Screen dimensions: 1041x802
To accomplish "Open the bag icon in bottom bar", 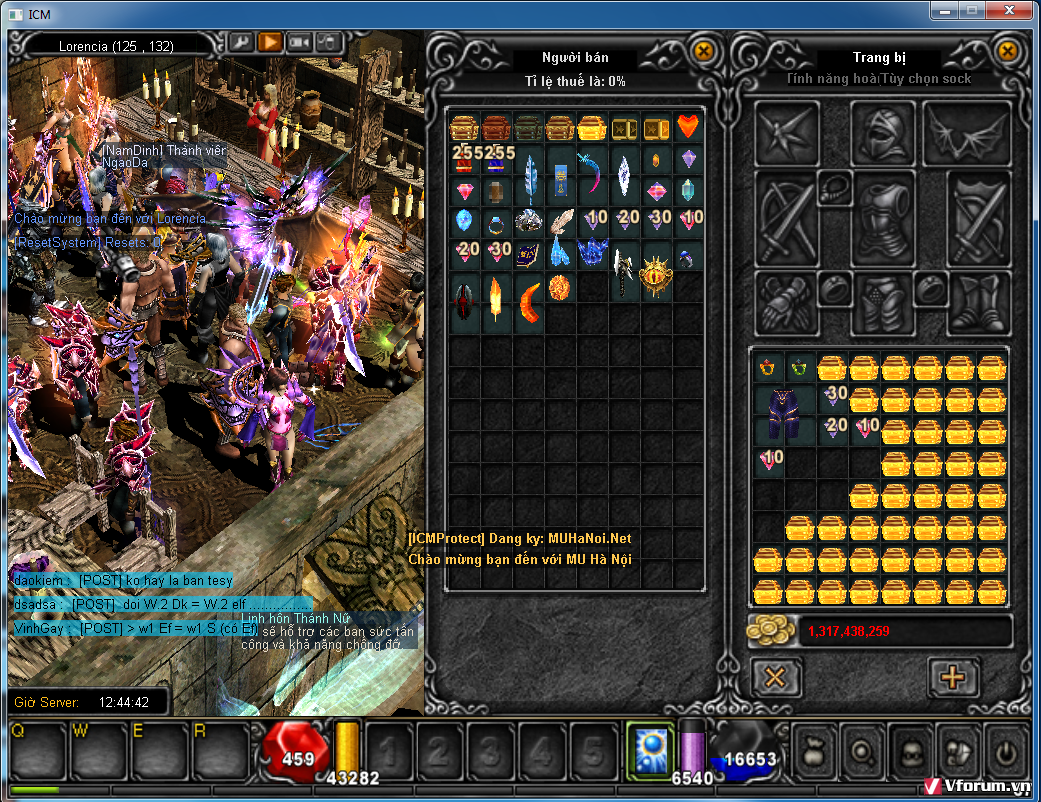I will [816, 751].
